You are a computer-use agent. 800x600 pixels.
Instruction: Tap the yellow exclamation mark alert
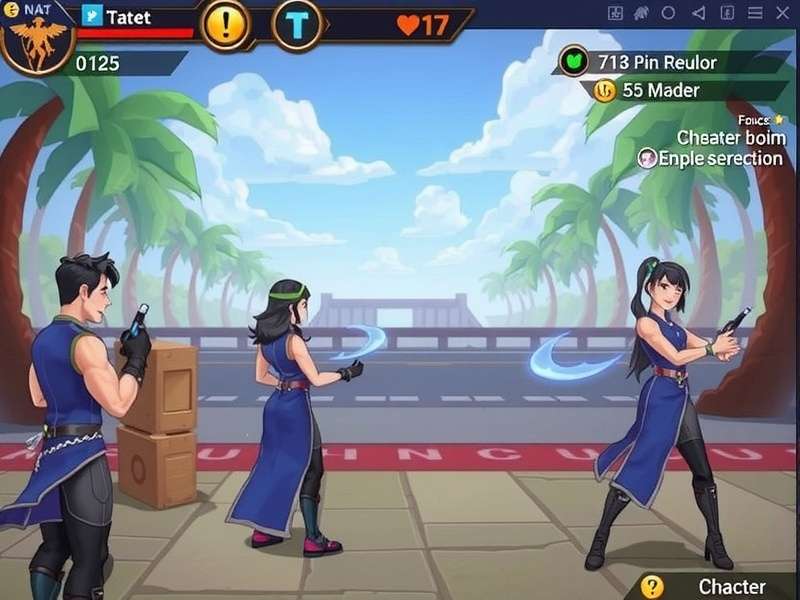point(226,24)
